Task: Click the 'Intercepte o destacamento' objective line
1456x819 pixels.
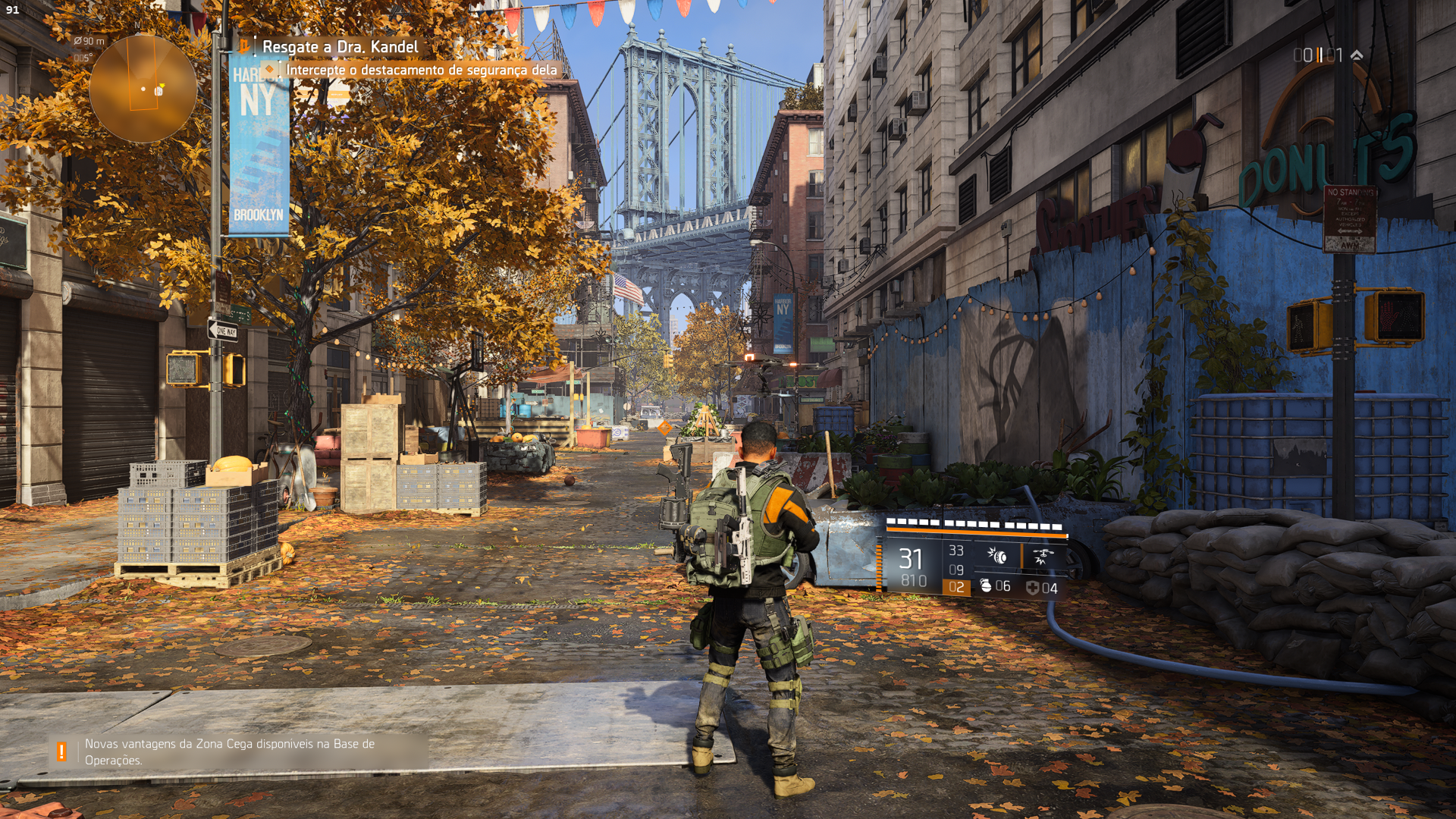Action: tap(421, 70)
